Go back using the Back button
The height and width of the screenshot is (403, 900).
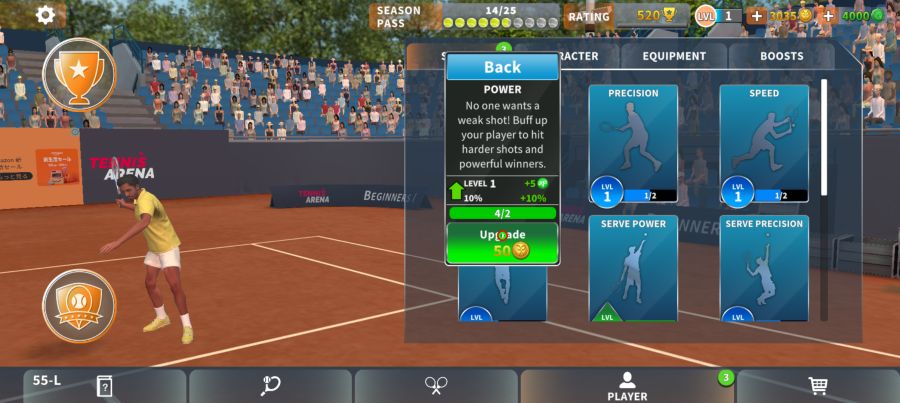[502, 67]
